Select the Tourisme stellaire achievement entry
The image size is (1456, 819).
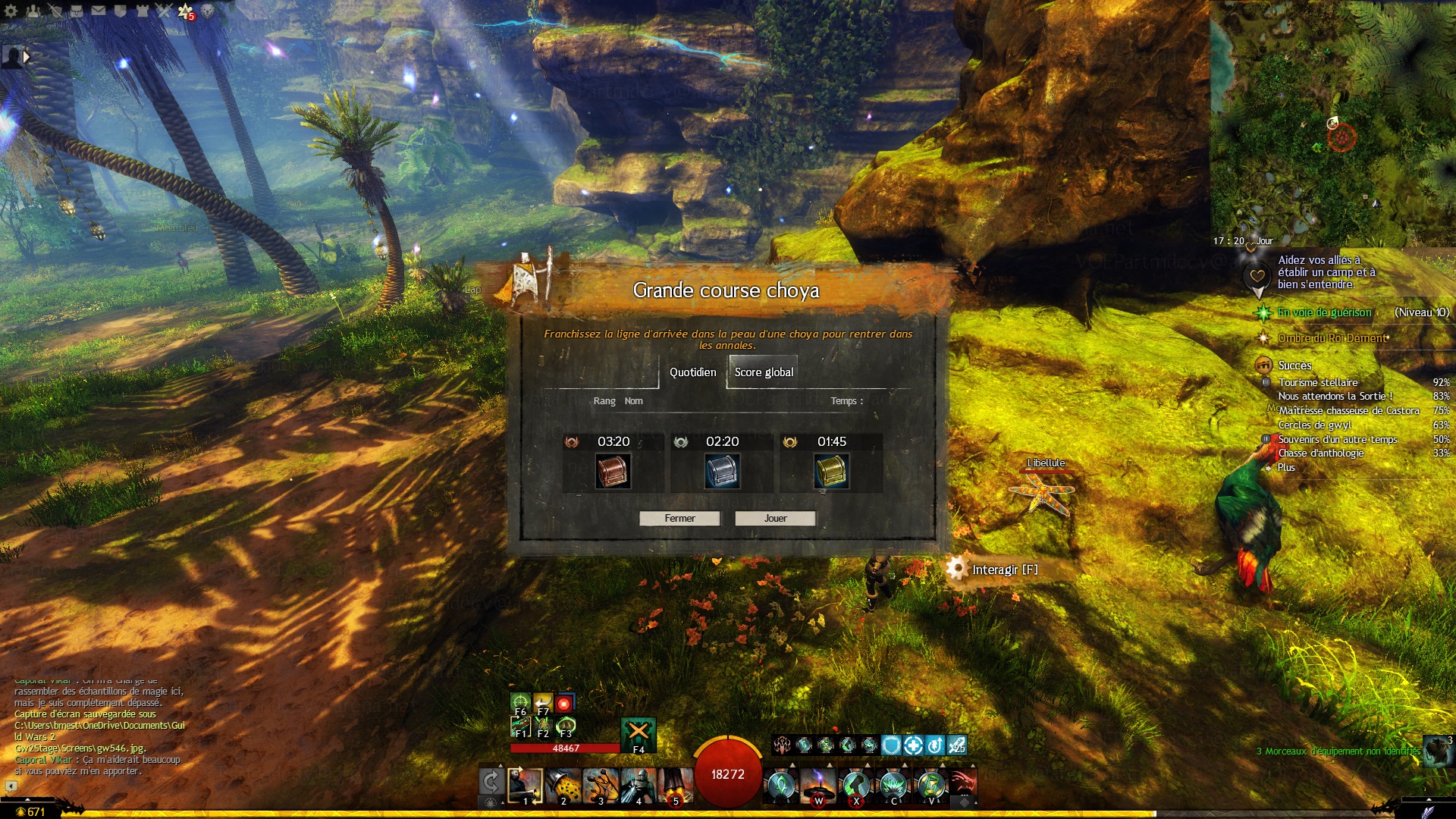click(1318, 382)
